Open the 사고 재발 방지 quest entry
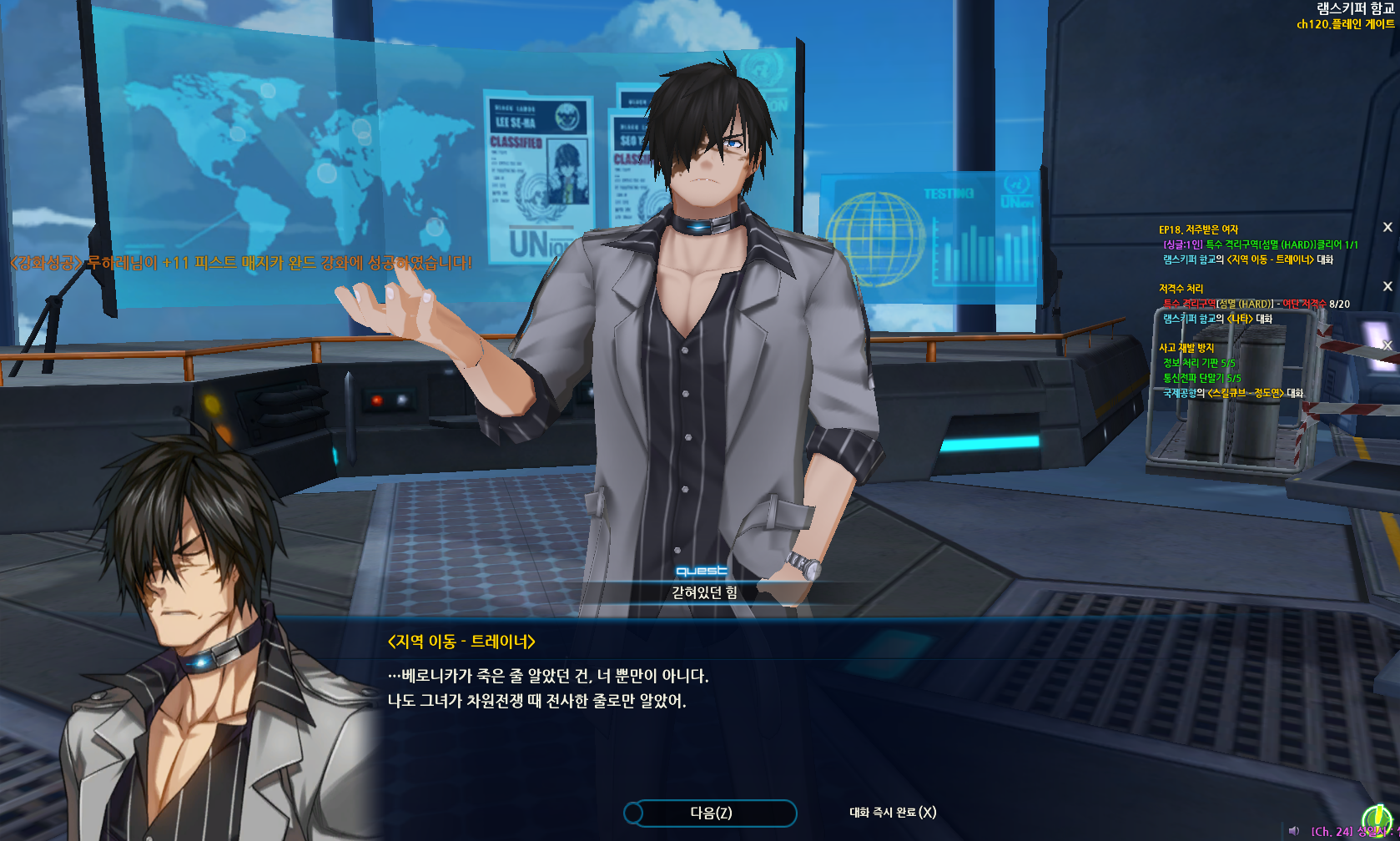This screenshot has width=1400, height=841. coord(1186,348)
